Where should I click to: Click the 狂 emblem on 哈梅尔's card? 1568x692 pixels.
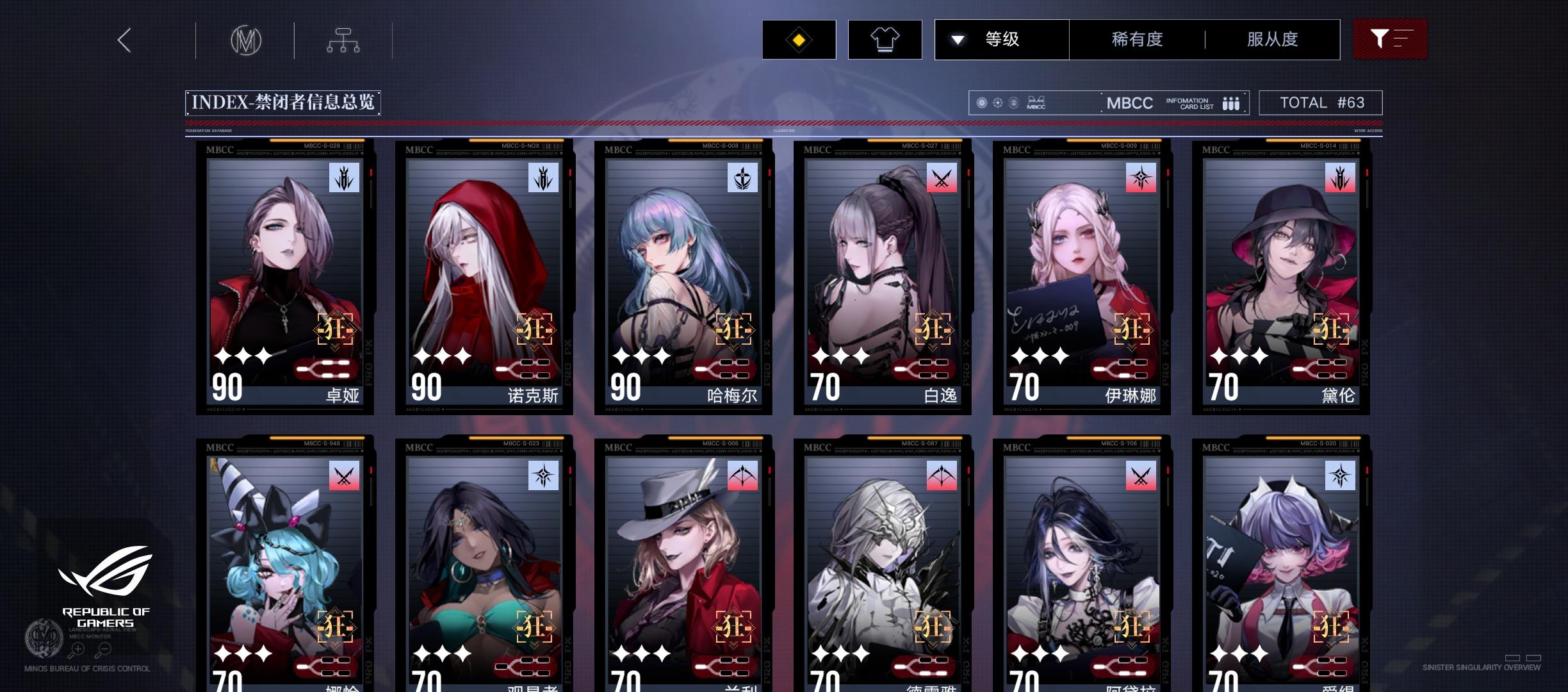coord(733,330)
